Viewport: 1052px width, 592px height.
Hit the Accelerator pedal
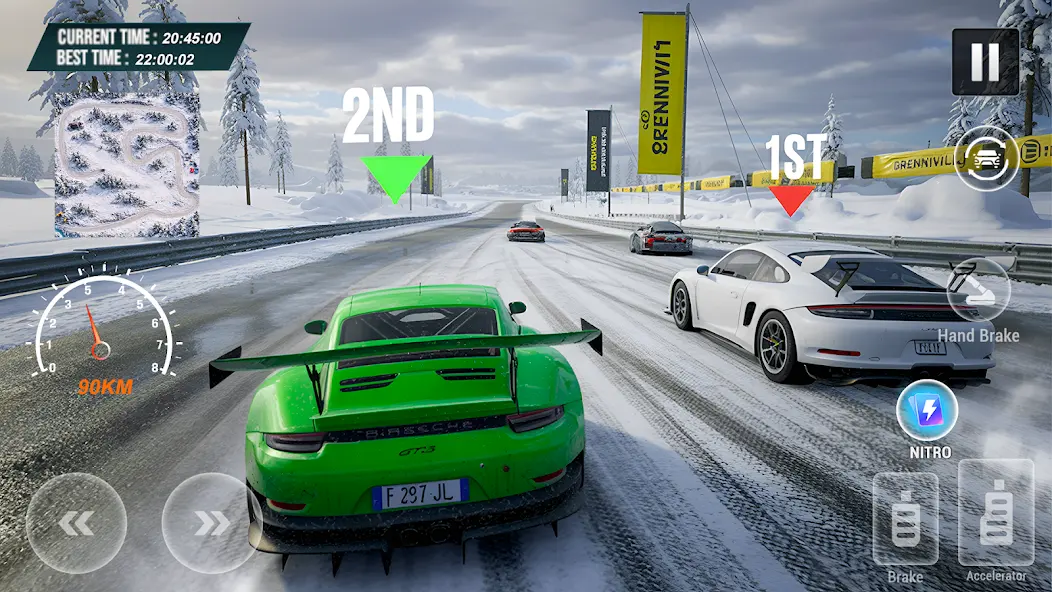tap(995, 512)
